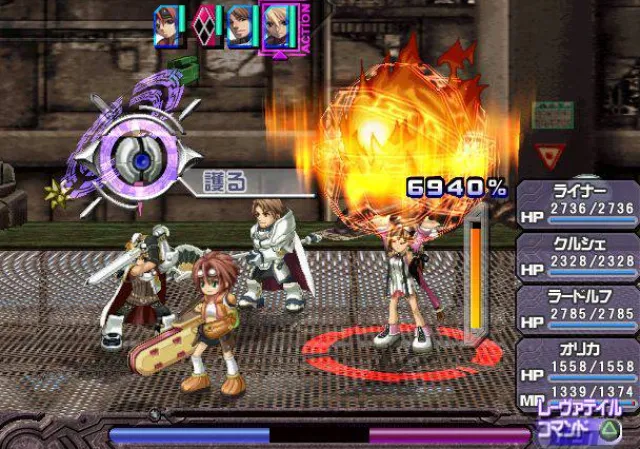Click the blonde portrait marked ACTION
The height and width of the screenshot is (449, 640).
[x=277, y=26]
